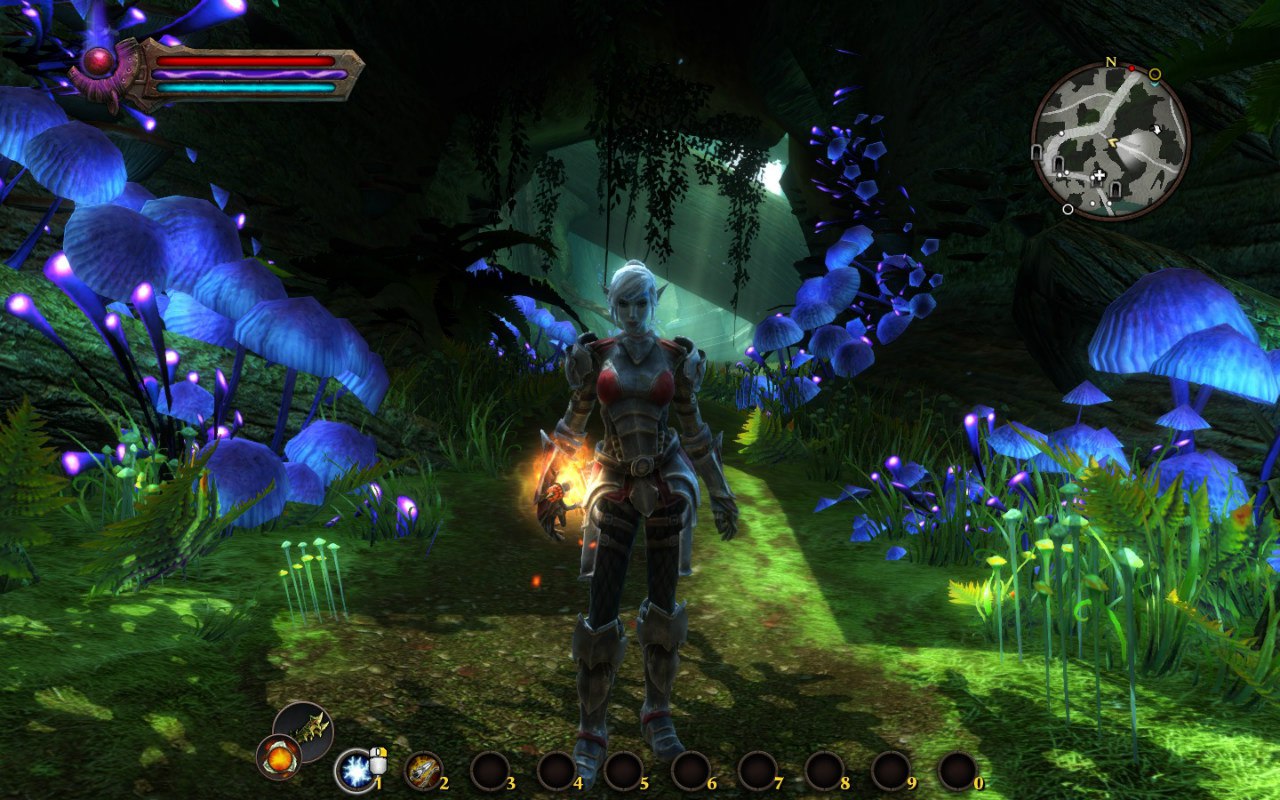Image resolution: width=1280 pixels, height=800 pixels.
Task: Select the fiery orb secondary weapon icon
Action: (279, 757)
